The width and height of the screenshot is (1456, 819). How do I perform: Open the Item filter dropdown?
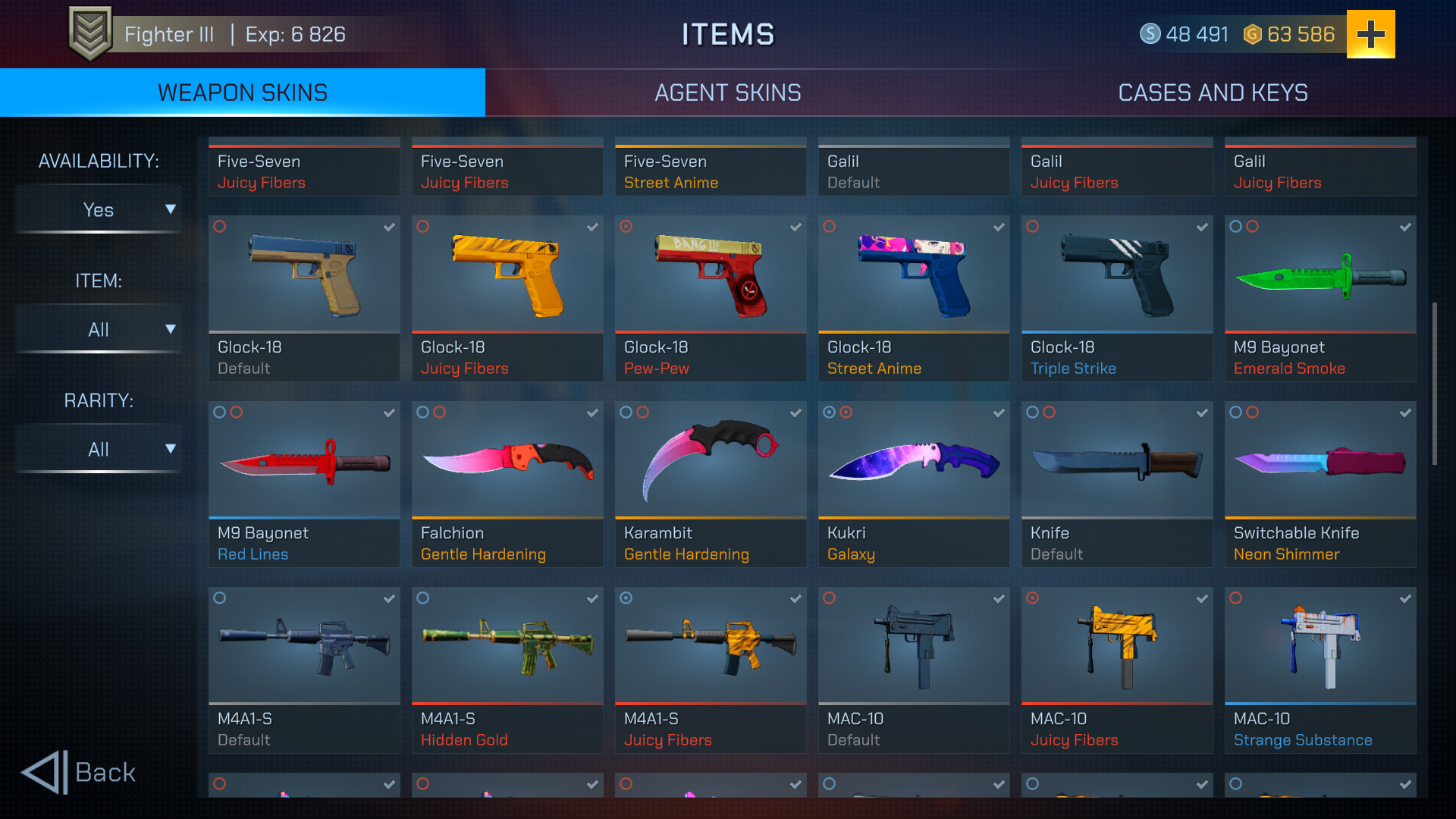98,329
